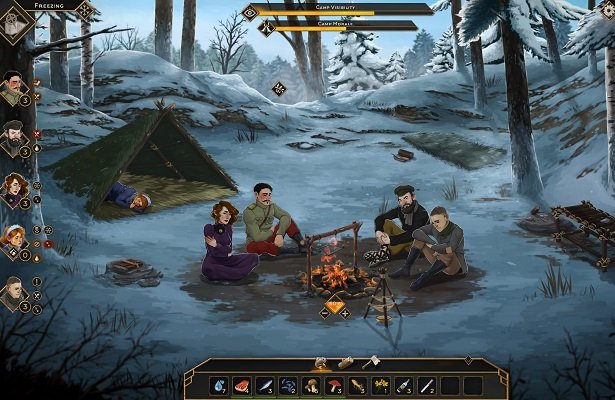Select the water droplet inventory slot
Screen dimensions: 615x400
click(220, 385)
